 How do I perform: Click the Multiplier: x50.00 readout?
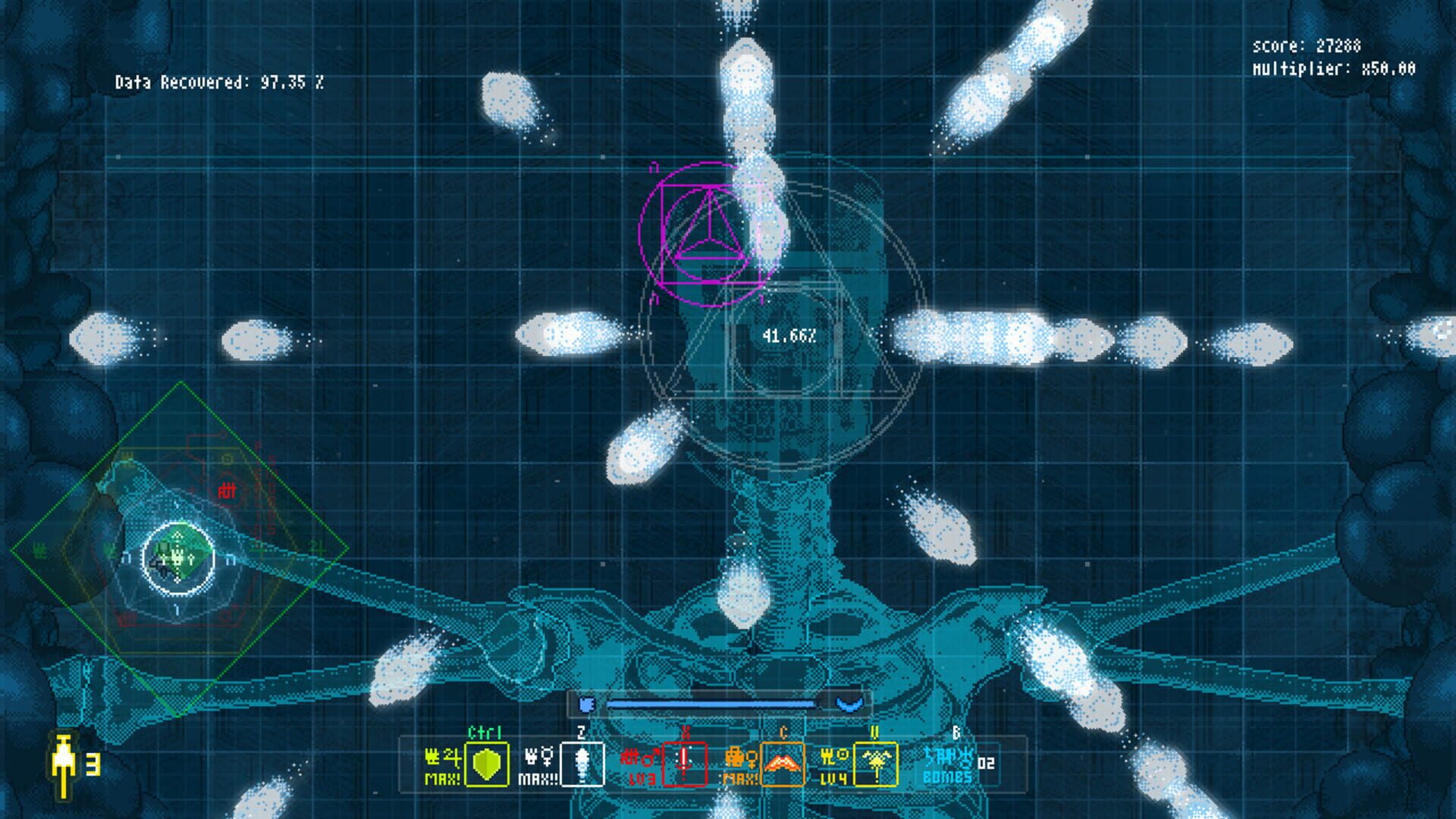(1335, 68)
